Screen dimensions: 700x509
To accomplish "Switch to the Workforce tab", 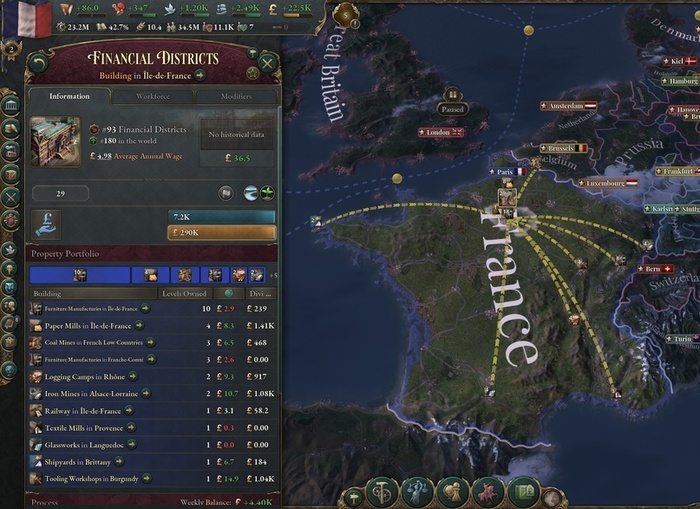I will 153,97.
